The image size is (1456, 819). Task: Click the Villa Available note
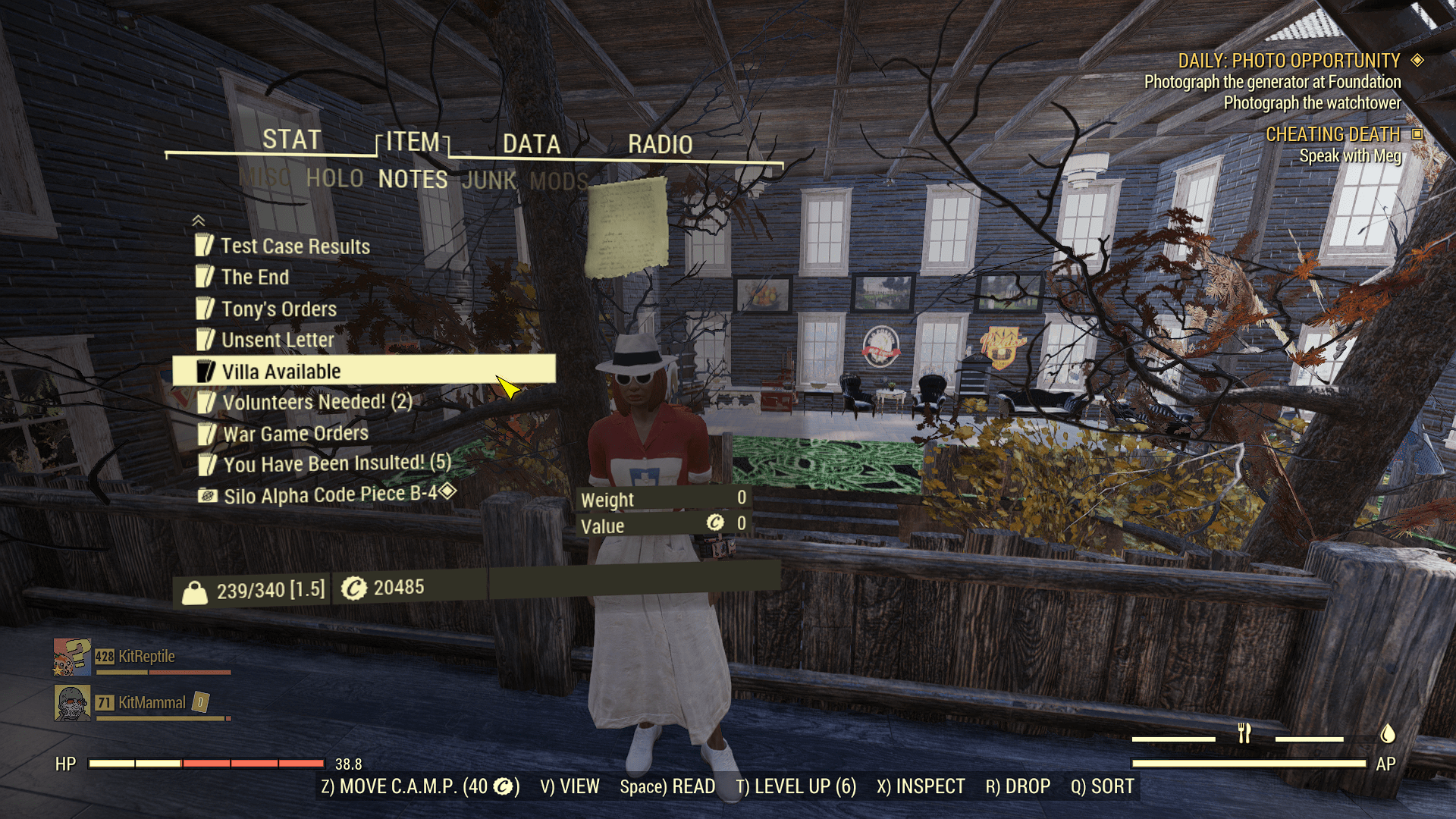click(281, 372)
